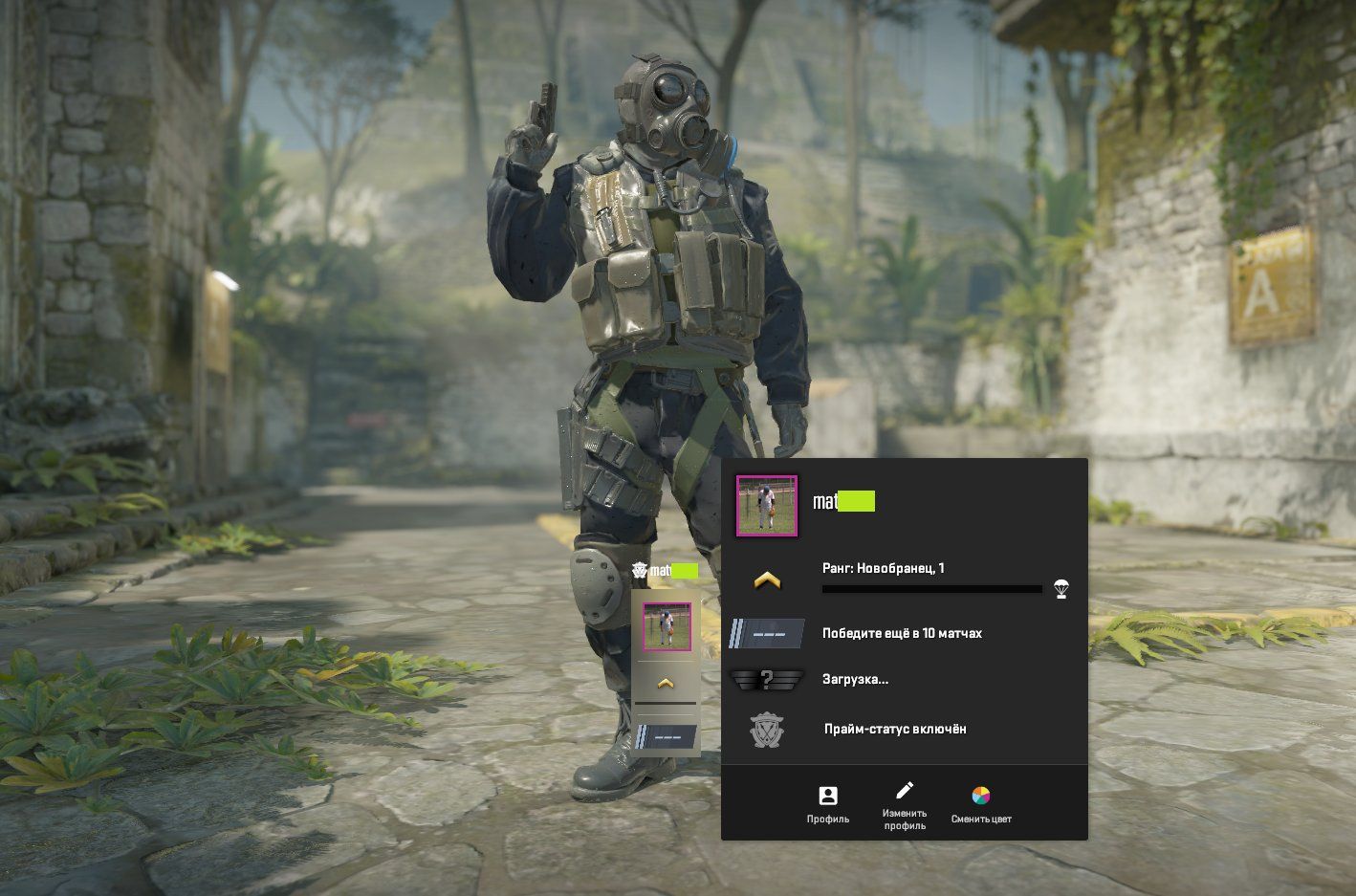Click the question-mark wings rank badge
The width and height of the screenshot is (1356, 896).
[767, 680]
